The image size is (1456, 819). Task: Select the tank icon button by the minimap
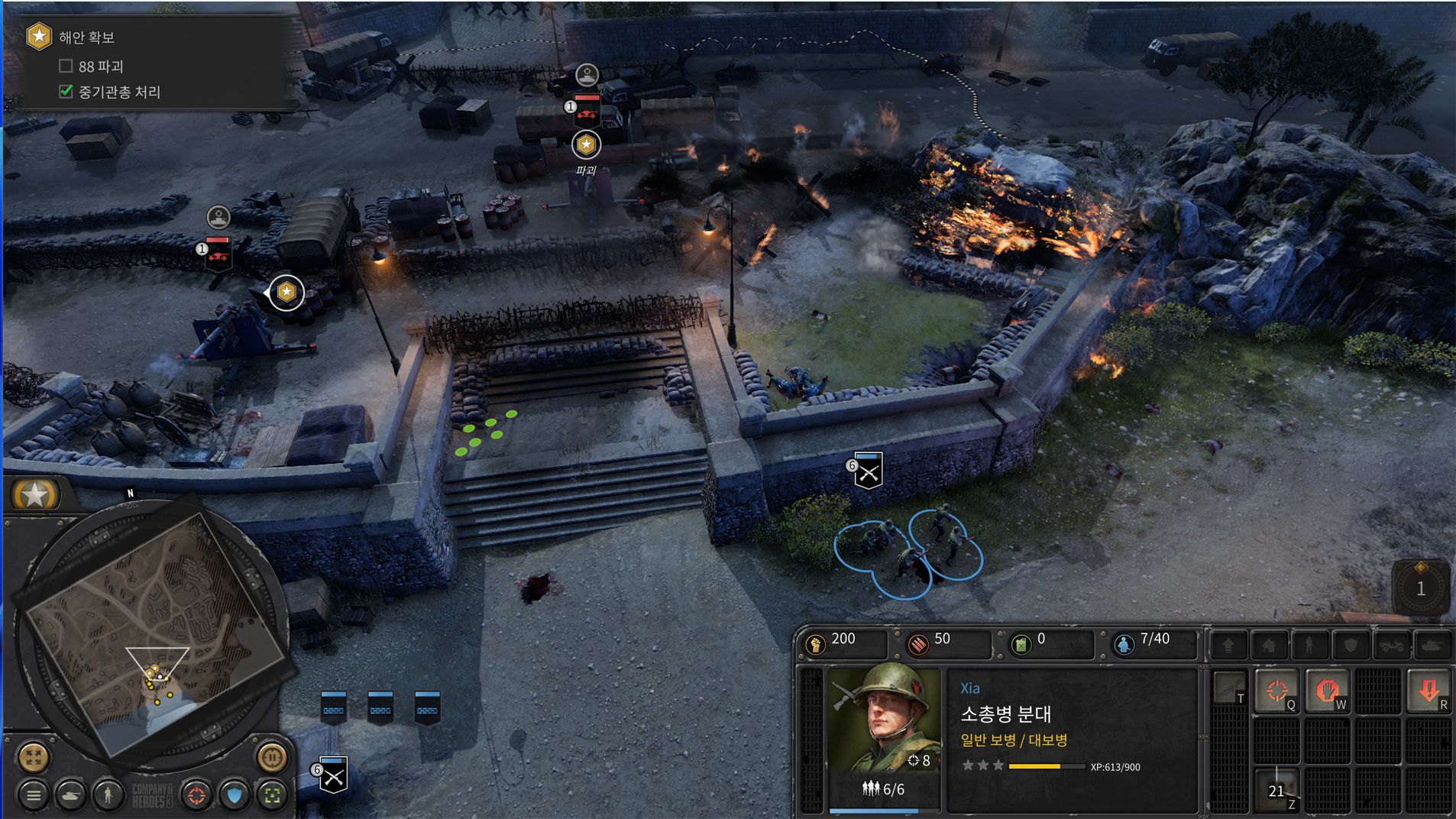(x=71, y=795)
